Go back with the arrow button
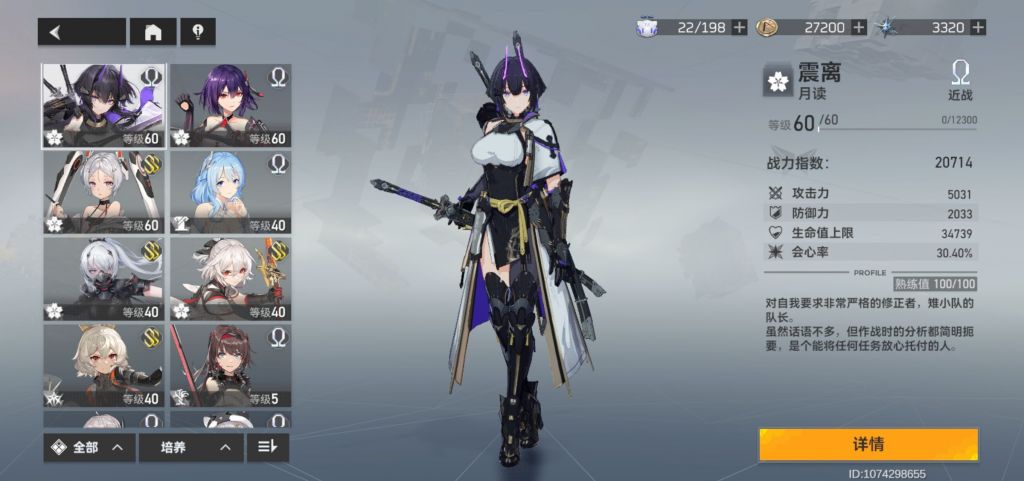 (81, 32)
